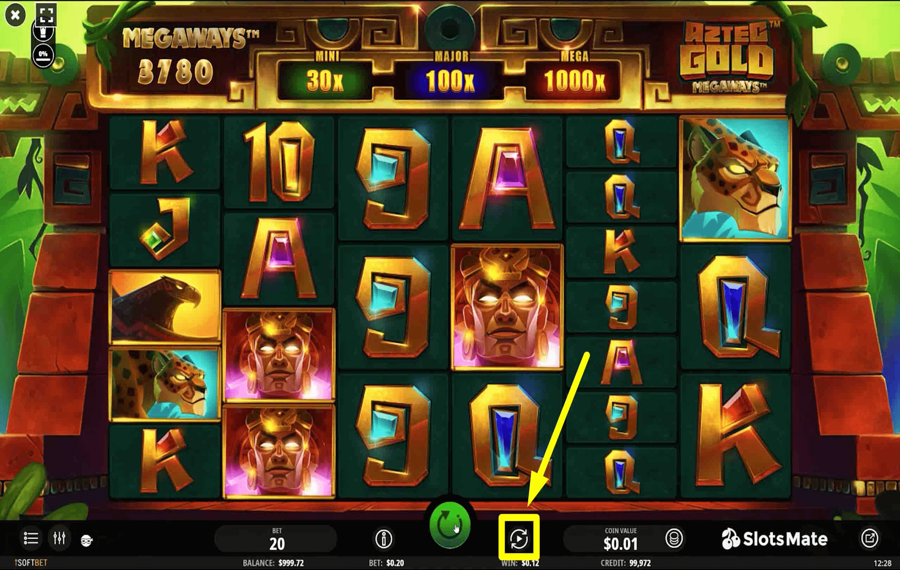This screenshot has width=900, height=570.
Task: Show the paytable info icon
Action: click(x=383, y=539)
